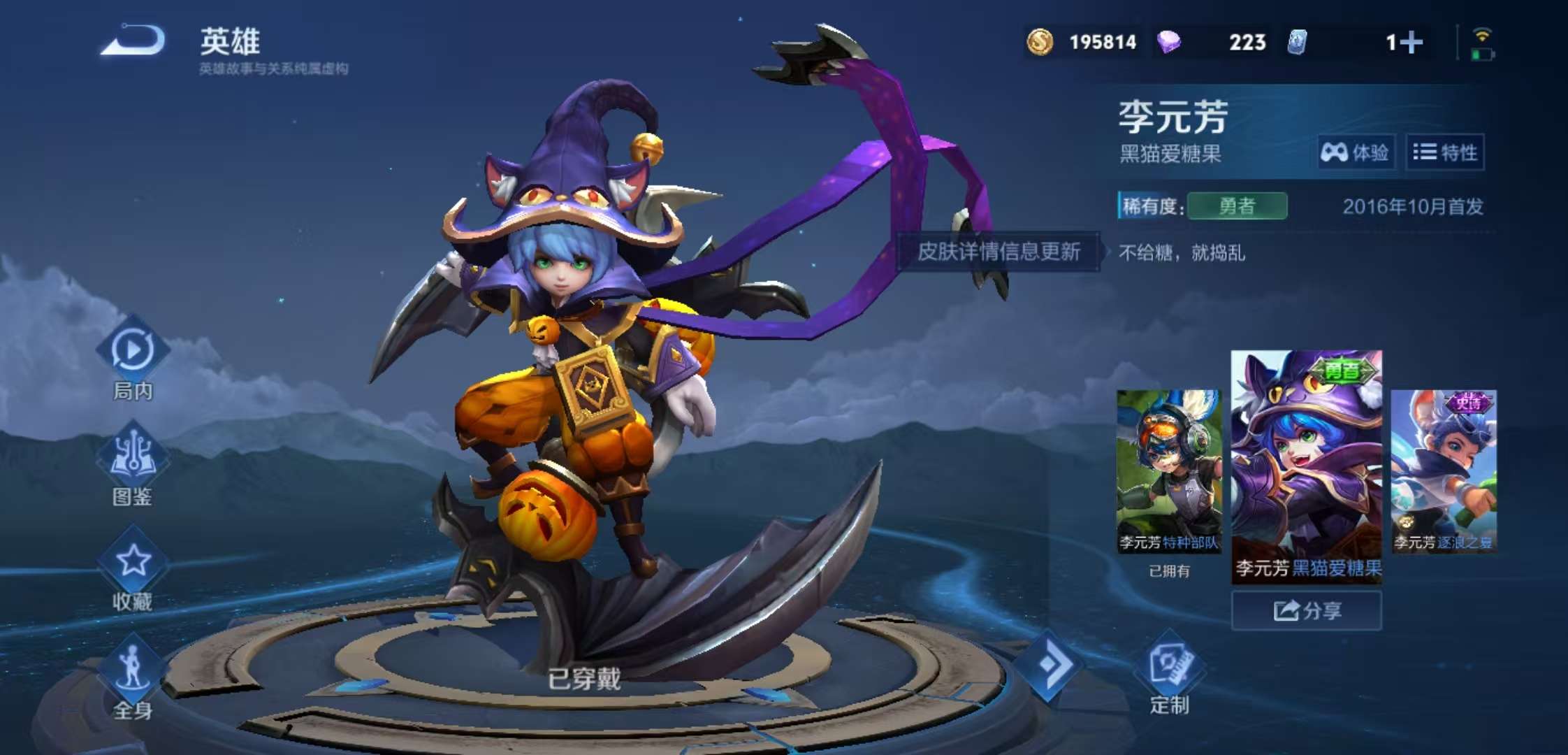Viewport: 1568px width, 755px height.
Task: Open the 皮肤详情信息更新 notice
Action: [999, 252]
